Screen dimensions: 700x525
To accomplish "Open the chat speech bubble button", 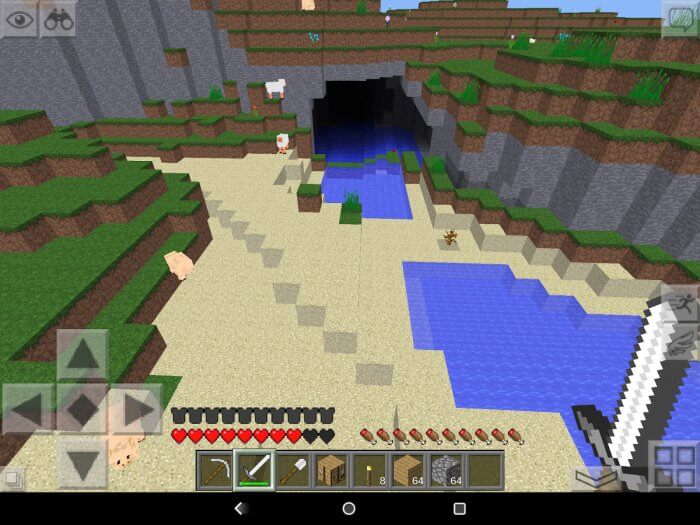I will pos(680,19).
